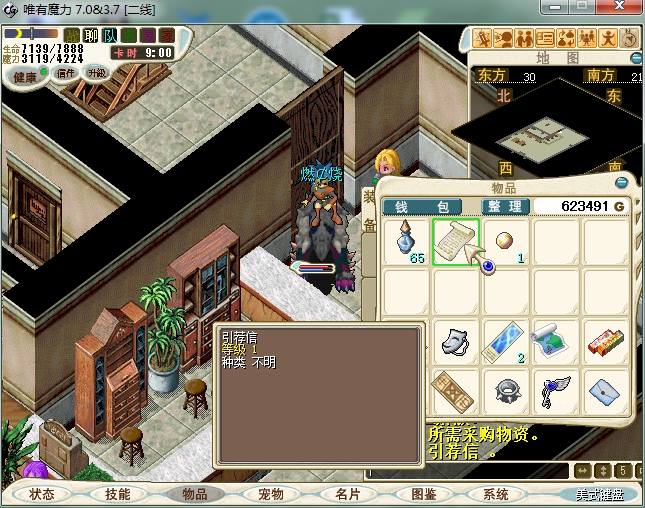Select the blue potion stack of 65
Viewport: 645px width, 508px height.
point(408,243)
